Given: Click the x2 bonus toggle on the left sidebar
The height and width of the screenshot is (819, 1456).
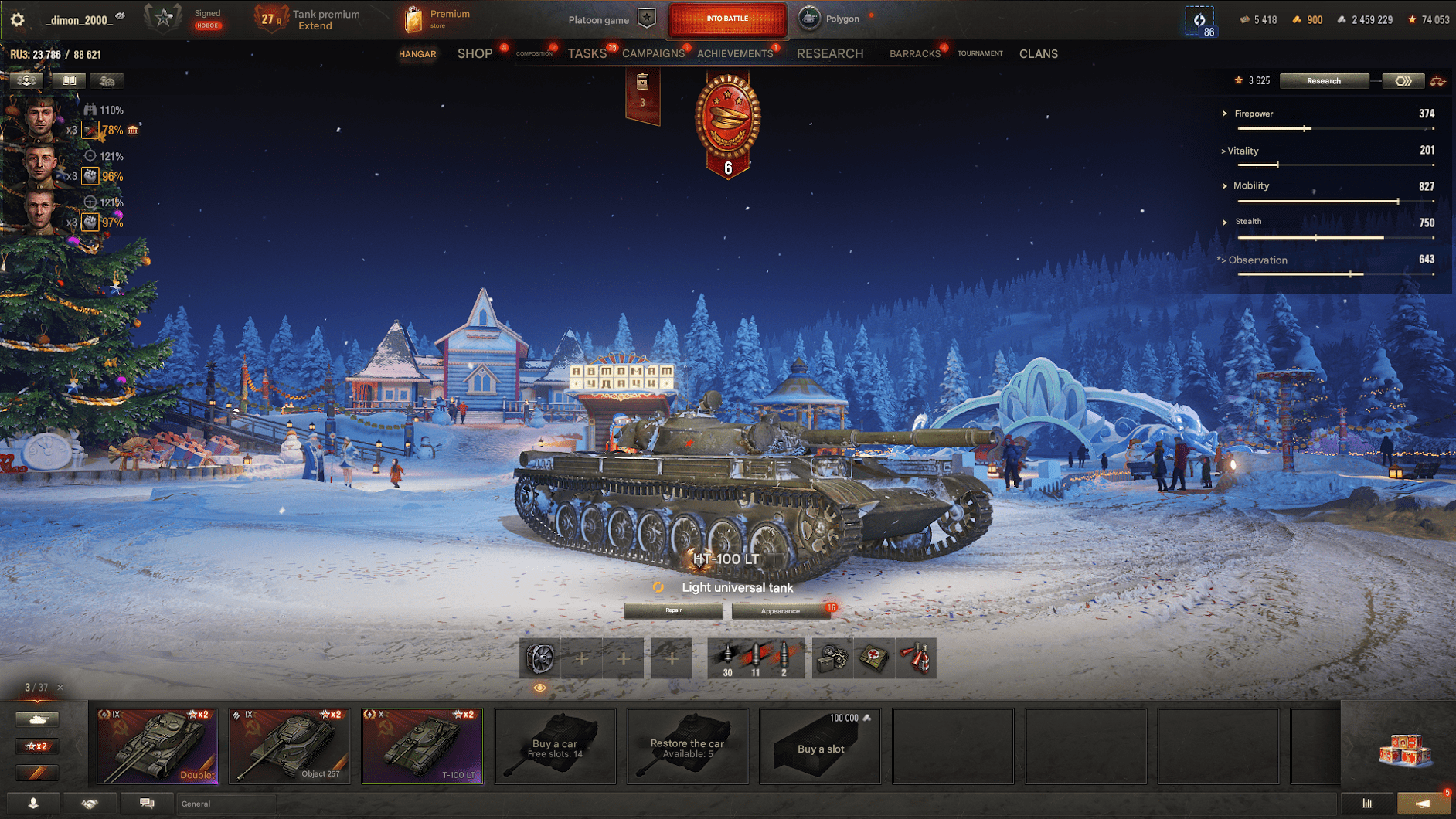Looking at the screenshot, I should 36,746.
